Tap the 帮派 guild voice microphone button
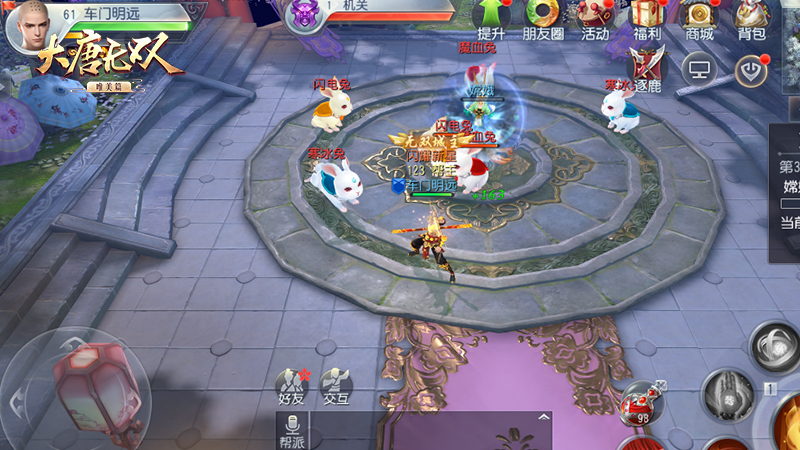 click(x=291, y=431)
